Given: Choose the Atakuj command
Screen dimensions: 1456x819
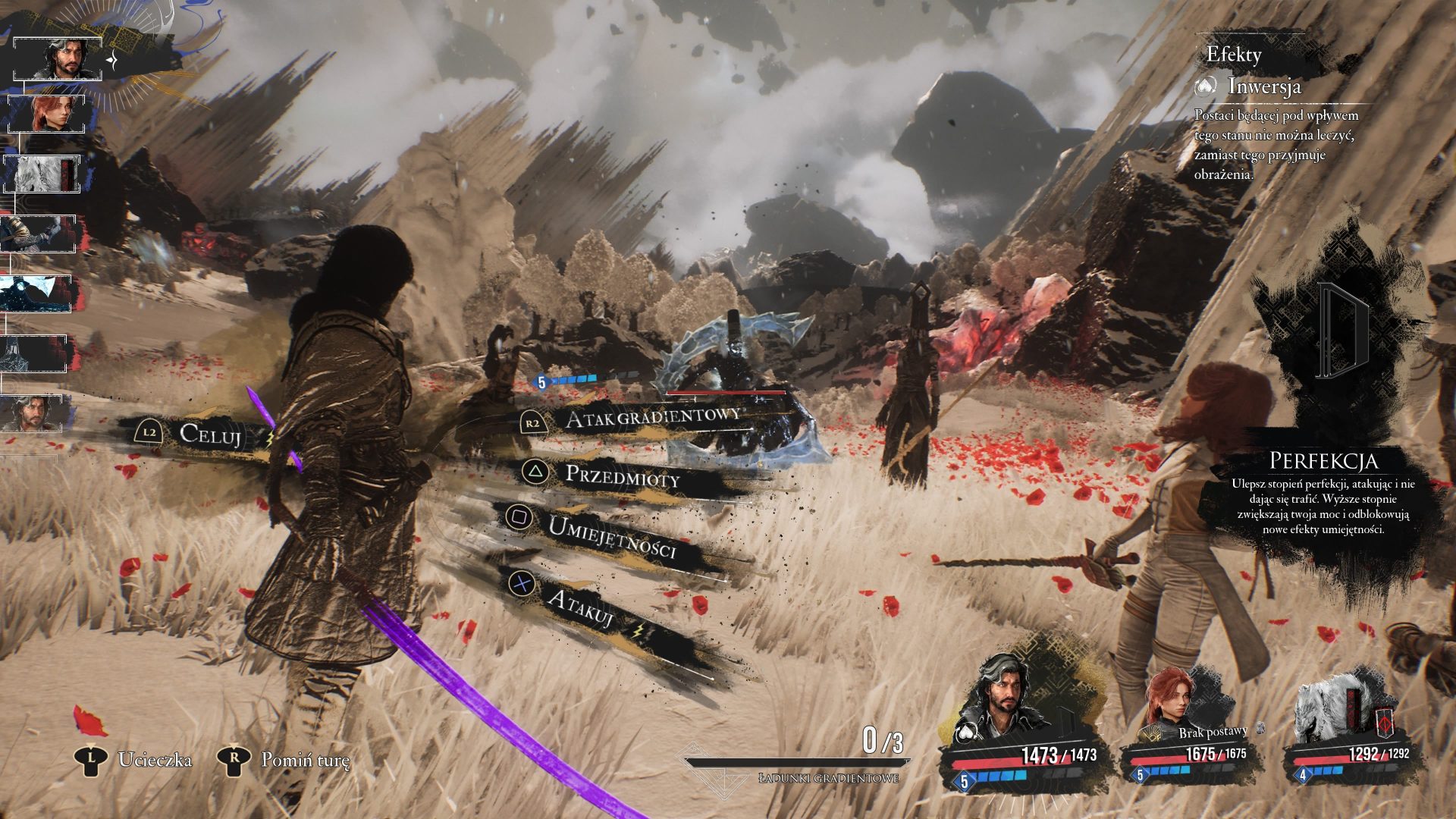Looking at the screenshot, I should click(580, 608).
